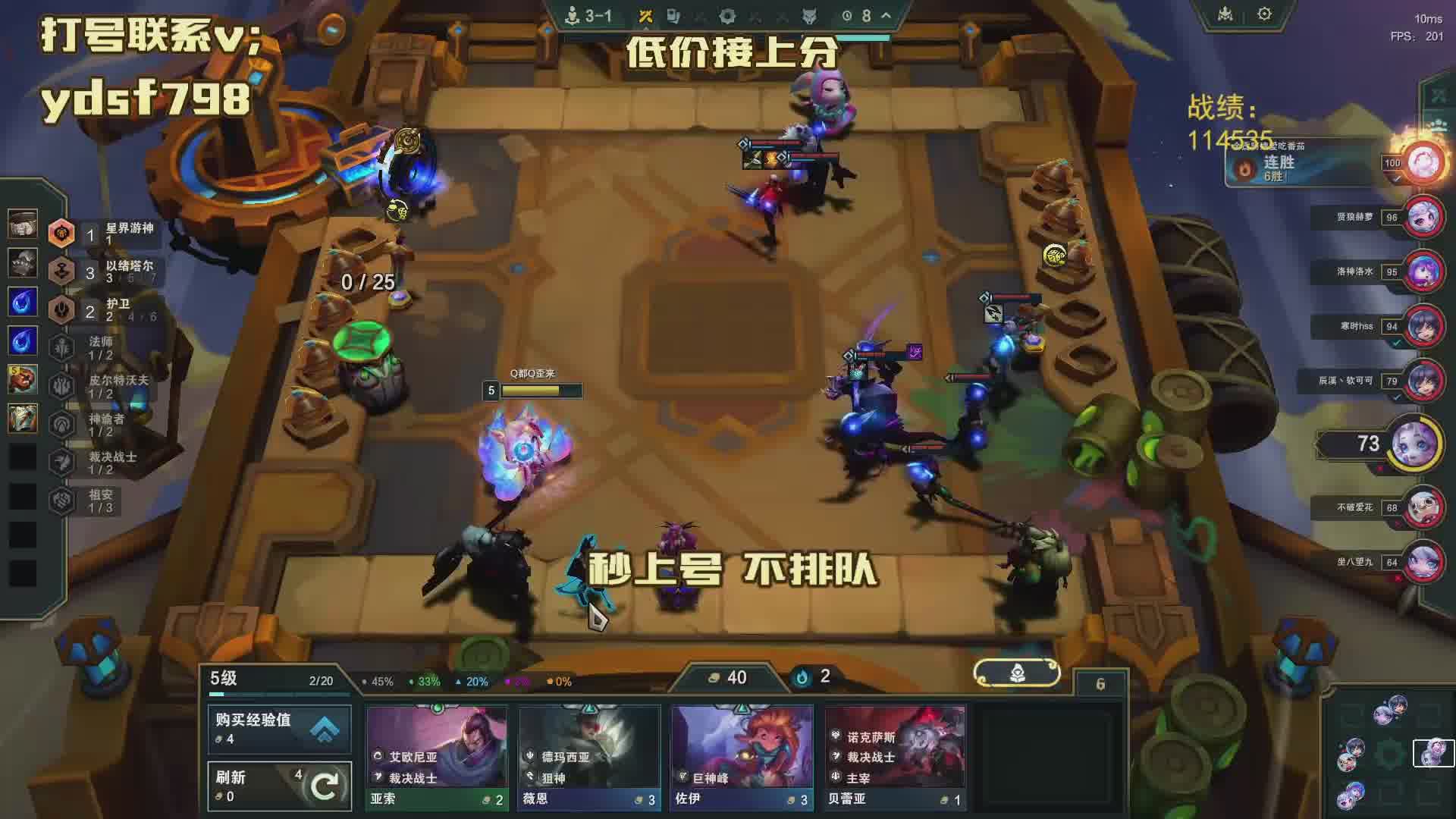Click the minimap in the corner
Image resolution: width=1456 pixels, height=819 pixels.
pyautogui.click(x=1389, y=755)
